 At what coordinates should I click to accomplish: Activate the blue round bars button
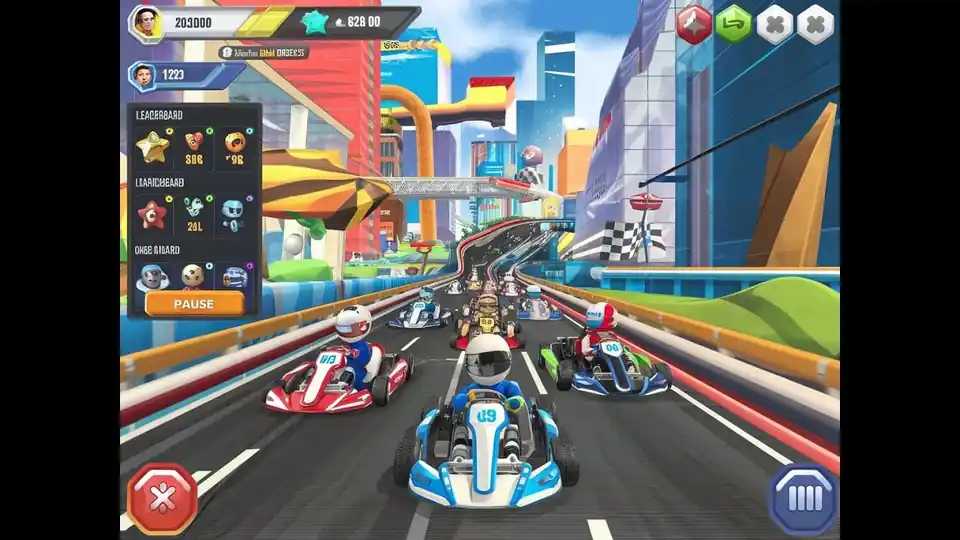coord(803,499)
